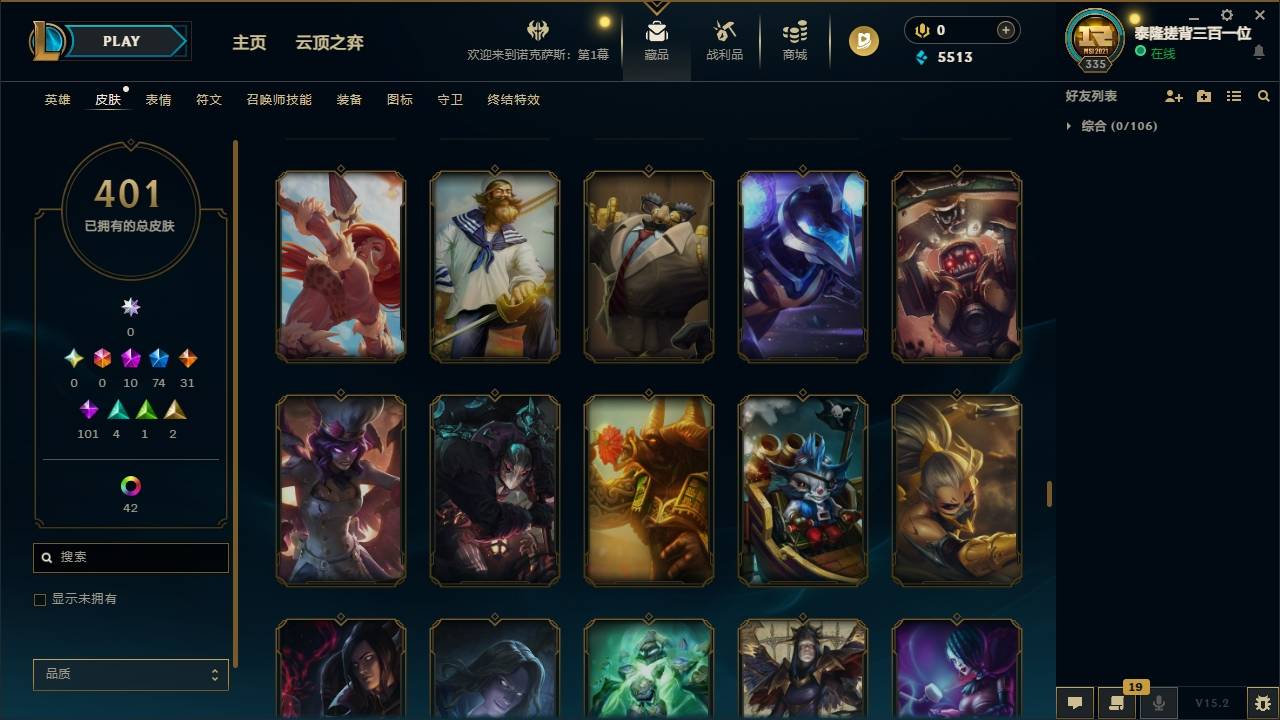Open the 品质 quality dropdown
The height and width of the screenshot is (720, 1280).
pyautogui.click(x=130, y=674)
